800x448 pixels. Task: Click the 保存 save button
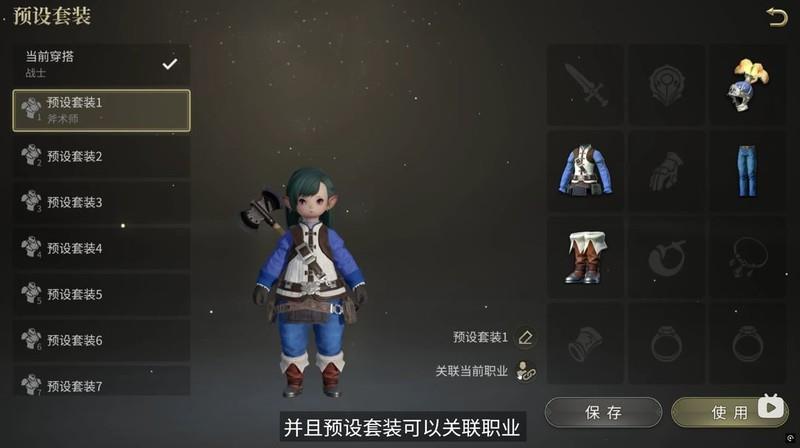click(603, 412)
